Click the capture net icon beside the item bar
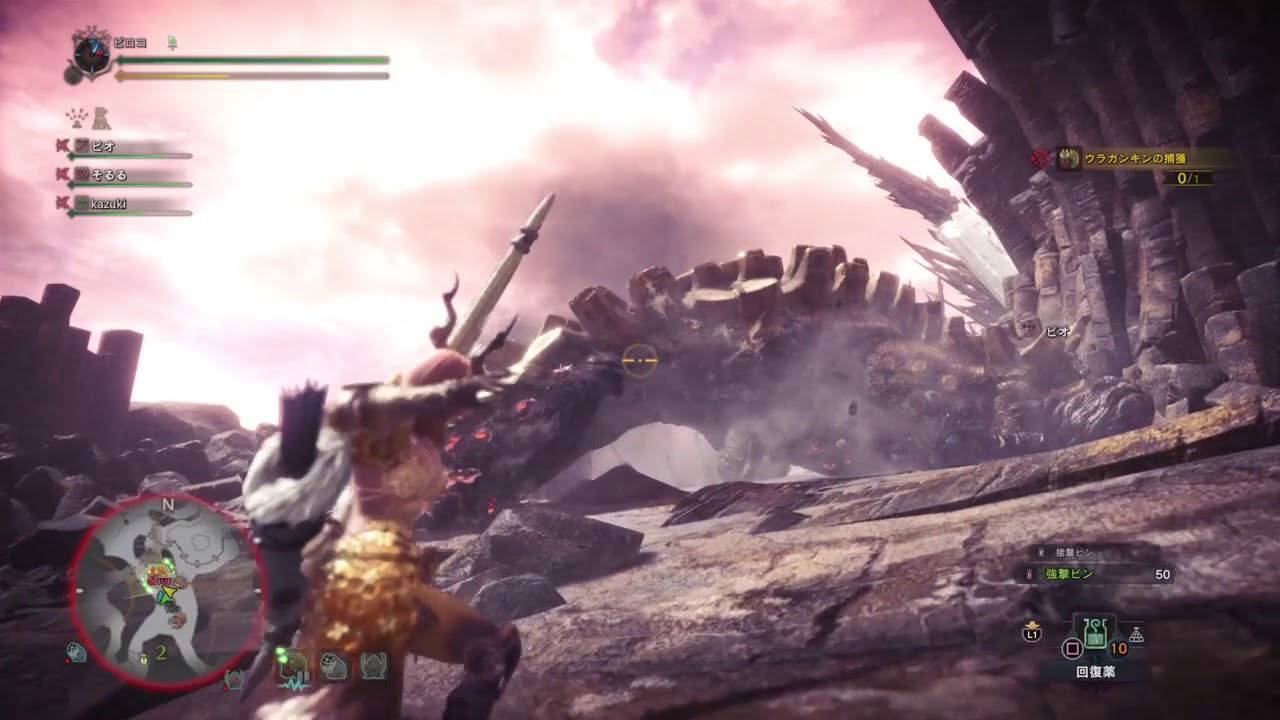 [1136, 634]
